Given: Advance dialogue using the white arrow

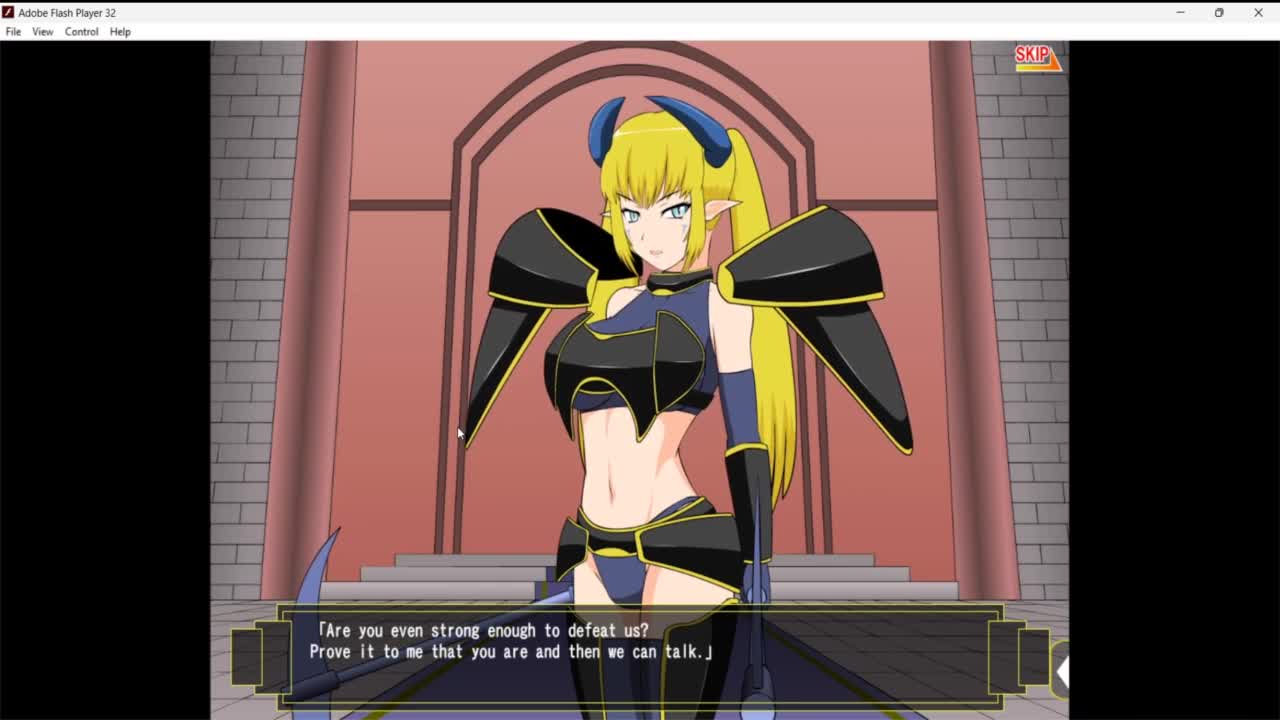Looking at the screenshot, I should (x=1062, y=673).
